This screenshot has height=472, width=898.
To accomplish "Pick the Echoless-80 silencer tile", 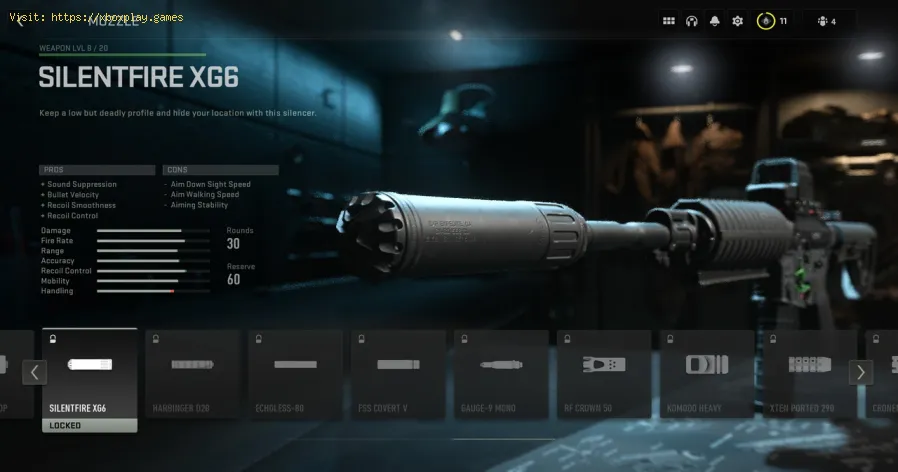I will click(295, 373).
